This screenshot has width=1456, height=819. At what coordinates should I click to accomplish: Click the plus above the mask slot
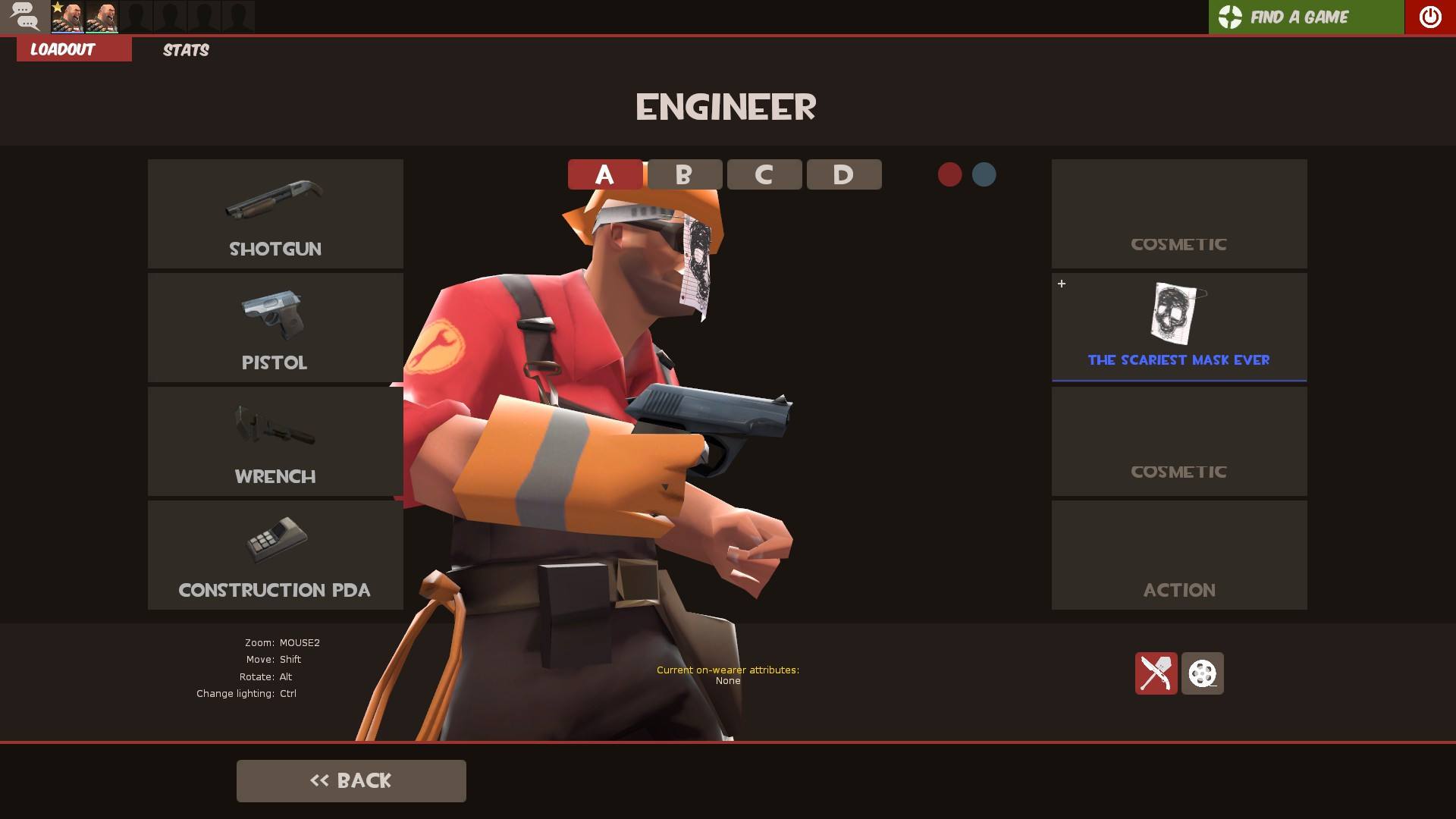[1061, 284]
